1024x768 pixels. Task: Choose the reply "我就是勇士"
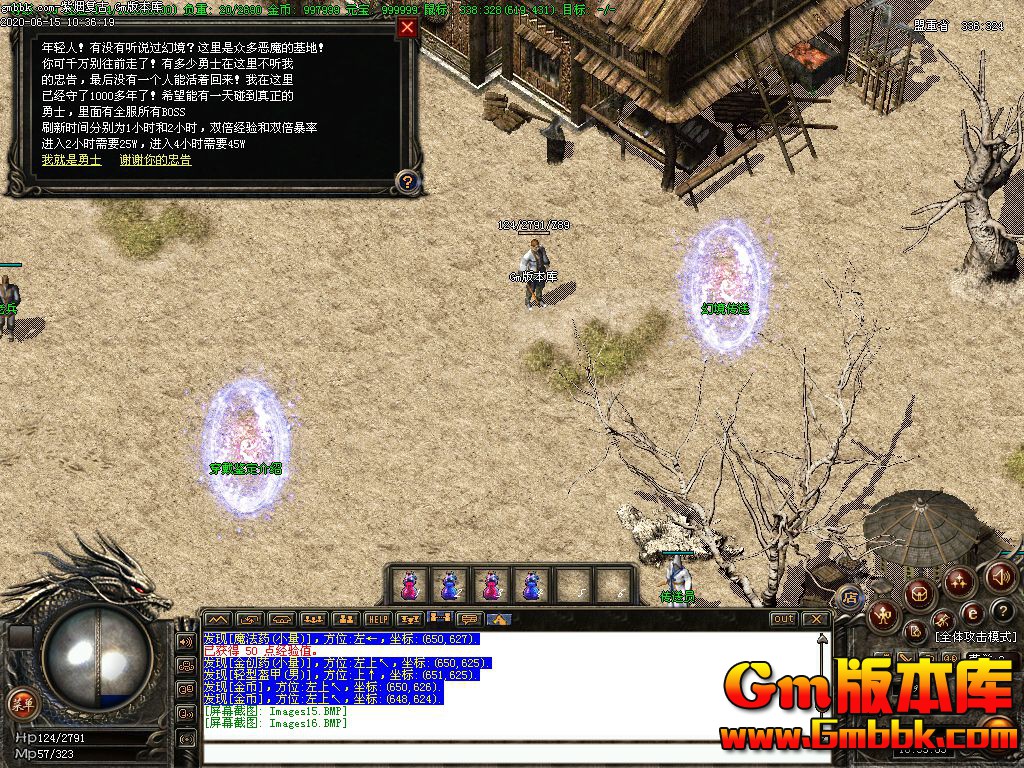71,160
